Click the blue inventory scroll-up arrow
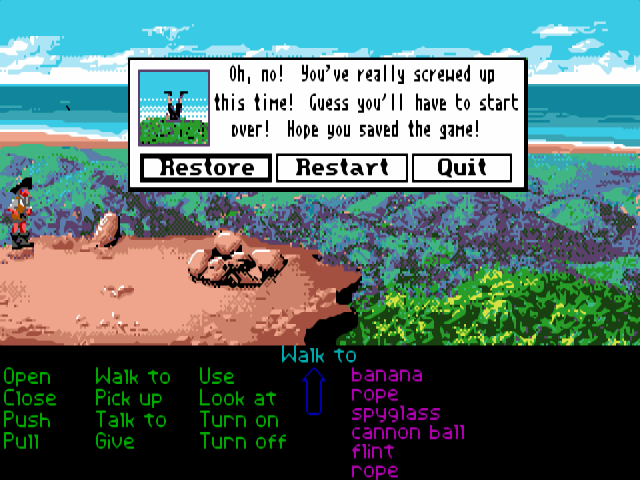Screen dimensions: 640x480 (x=315, y=391)
